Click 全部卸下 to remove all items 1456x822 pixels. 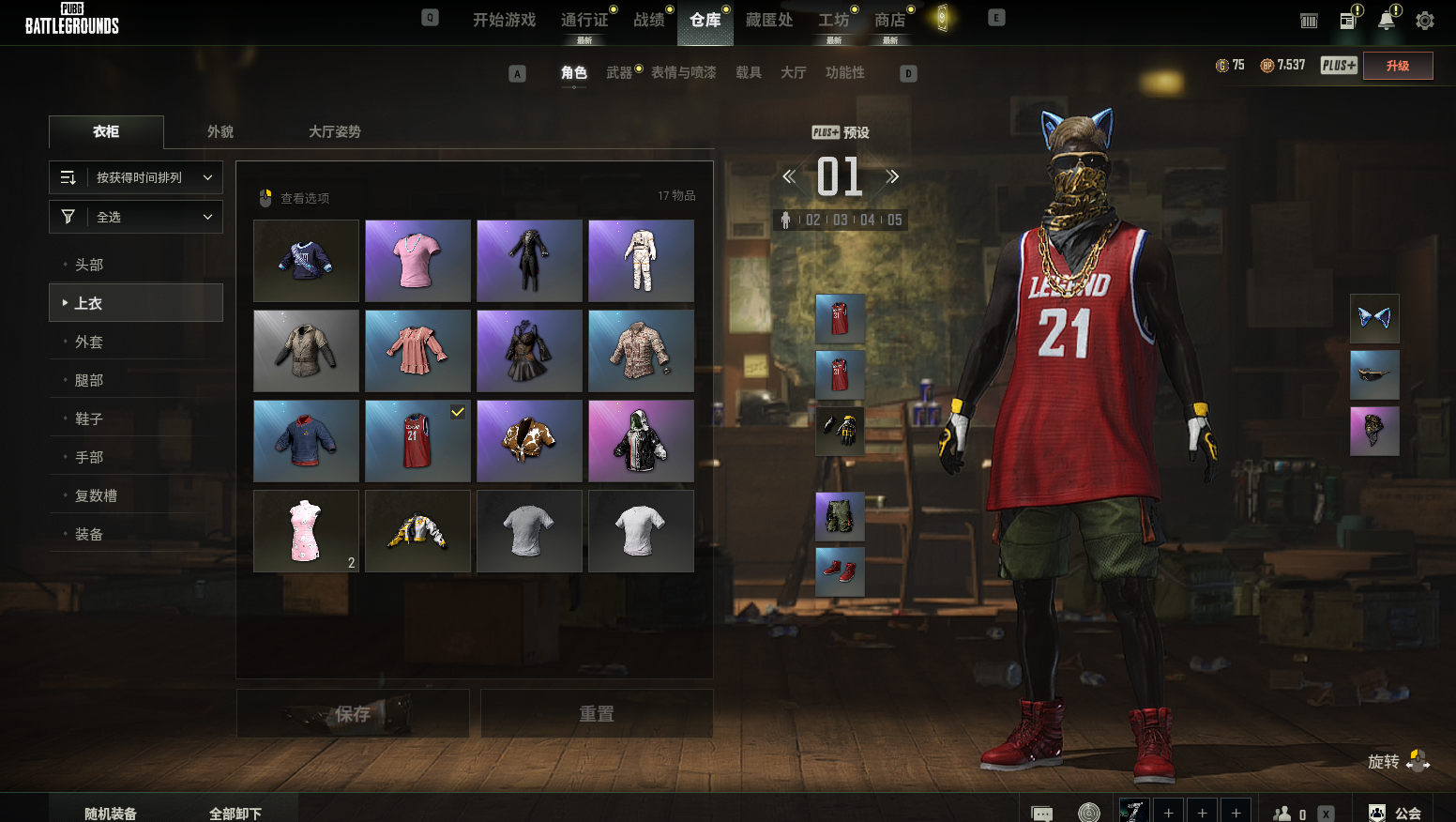(235, 813)
